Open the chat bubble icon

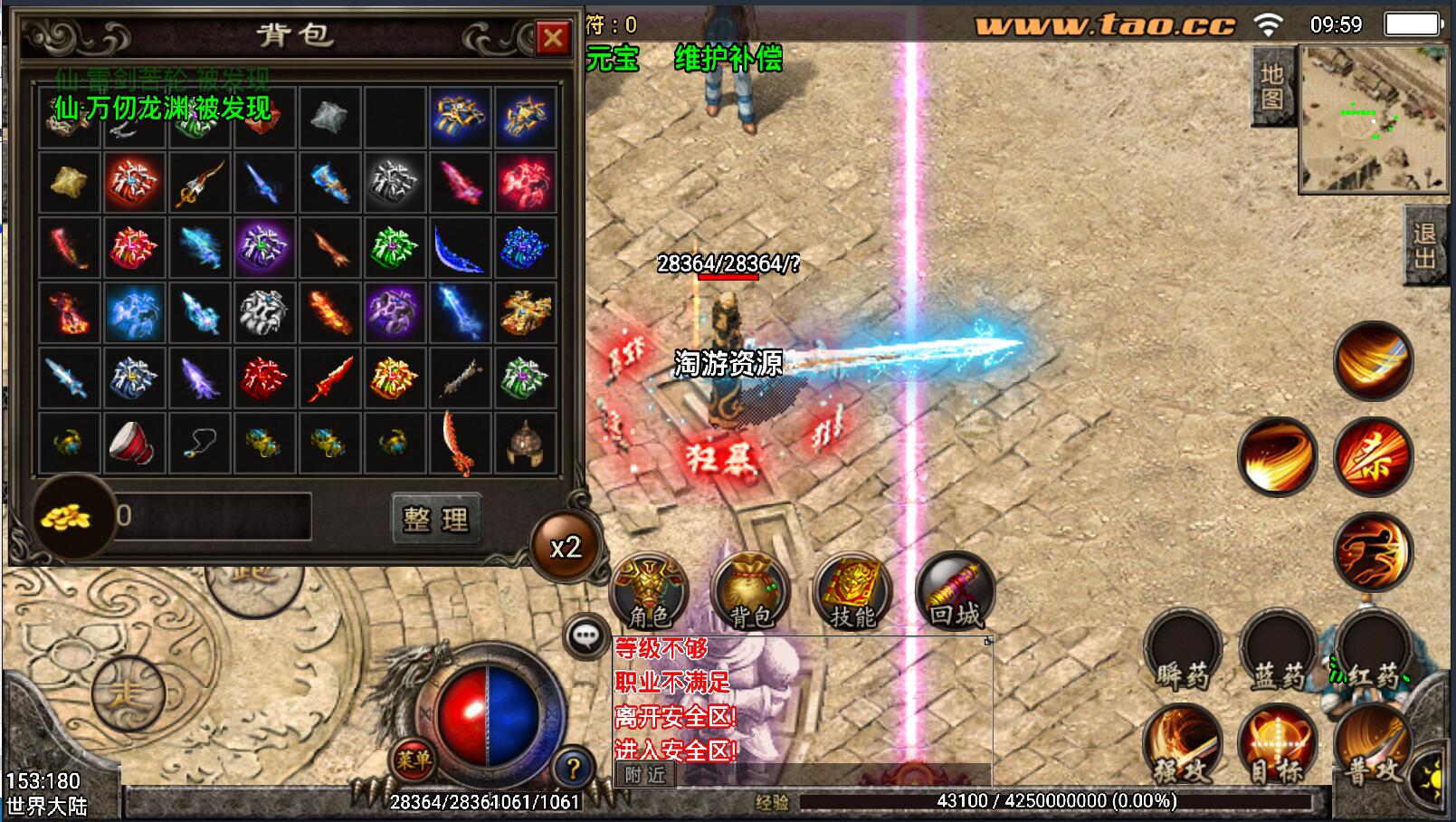coord(585,636)
